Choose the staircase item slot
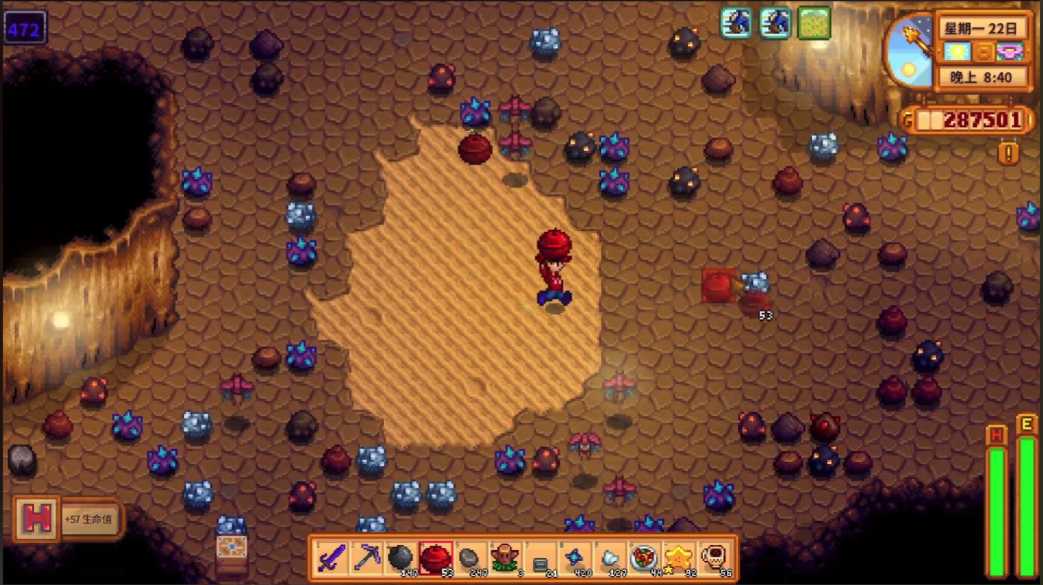 540,557
